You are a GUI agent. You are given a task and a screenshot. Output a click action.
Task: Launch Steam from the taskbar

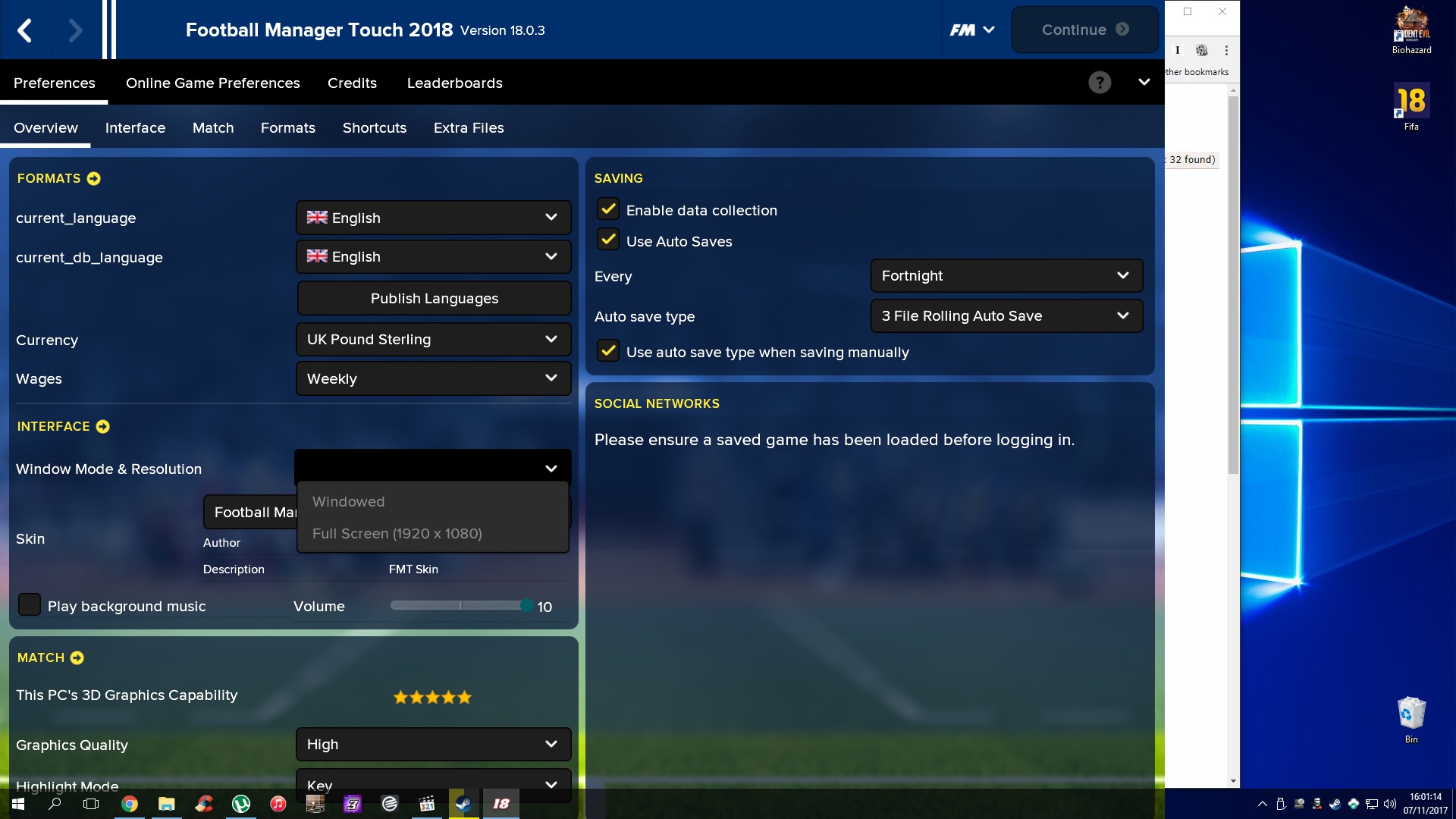[463, 805]
